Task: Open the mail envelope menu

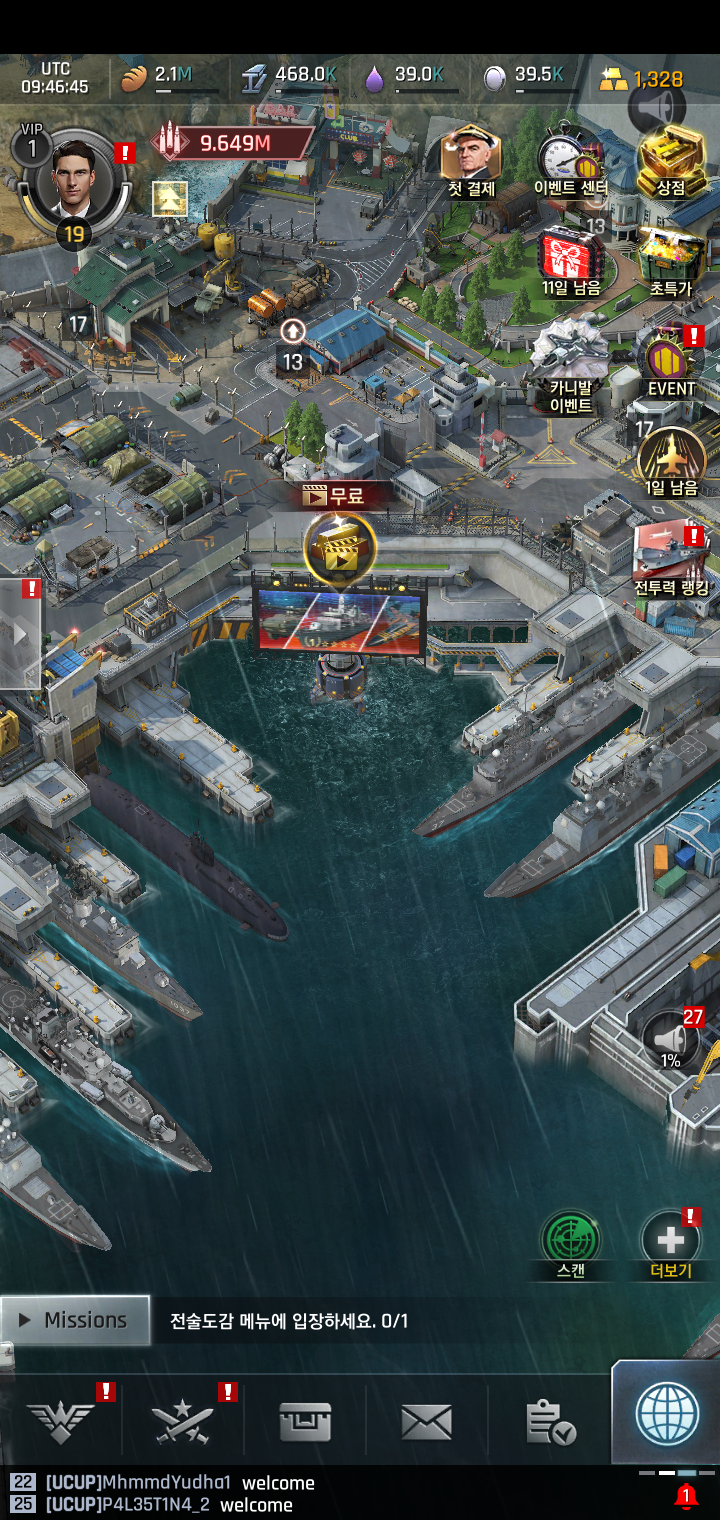Action: (x=426, y=1421)
